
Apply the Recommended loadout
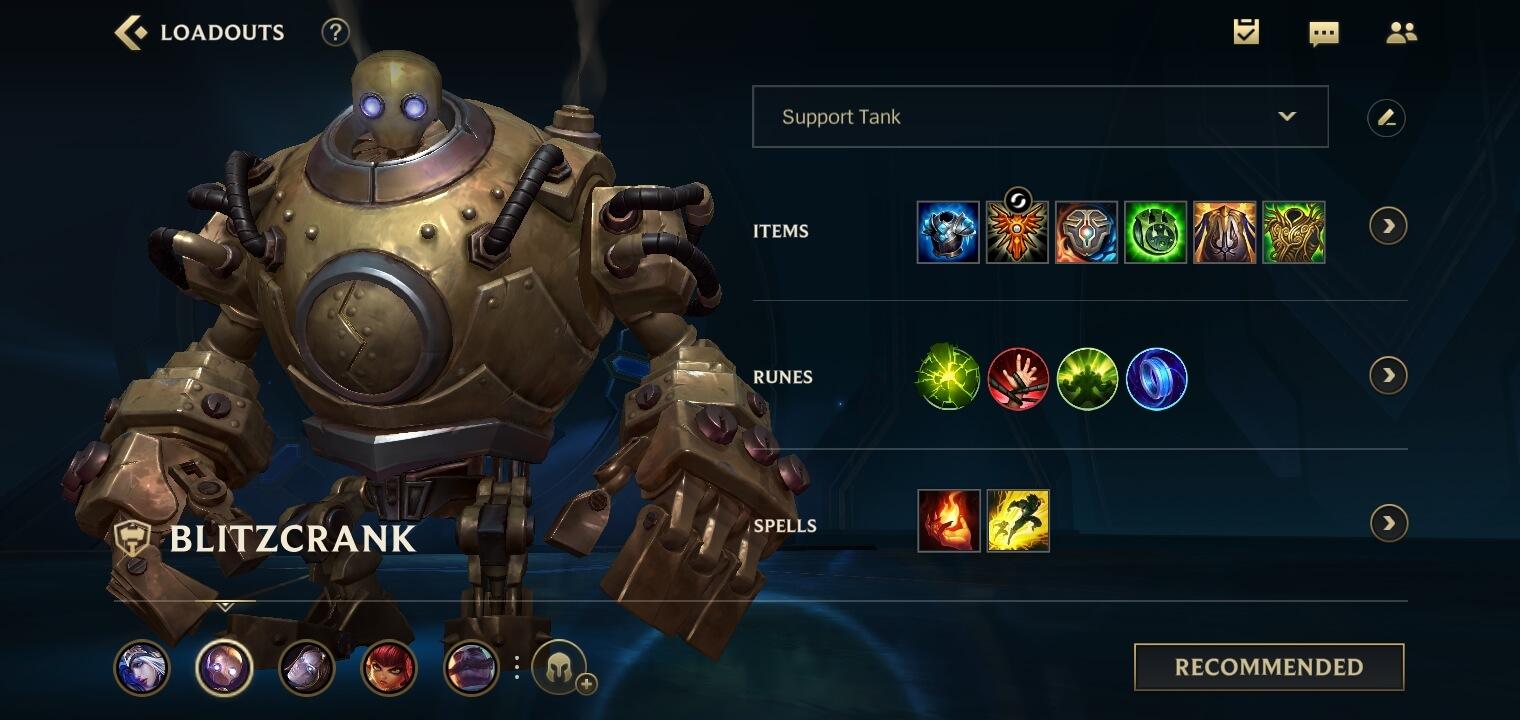1268,667
